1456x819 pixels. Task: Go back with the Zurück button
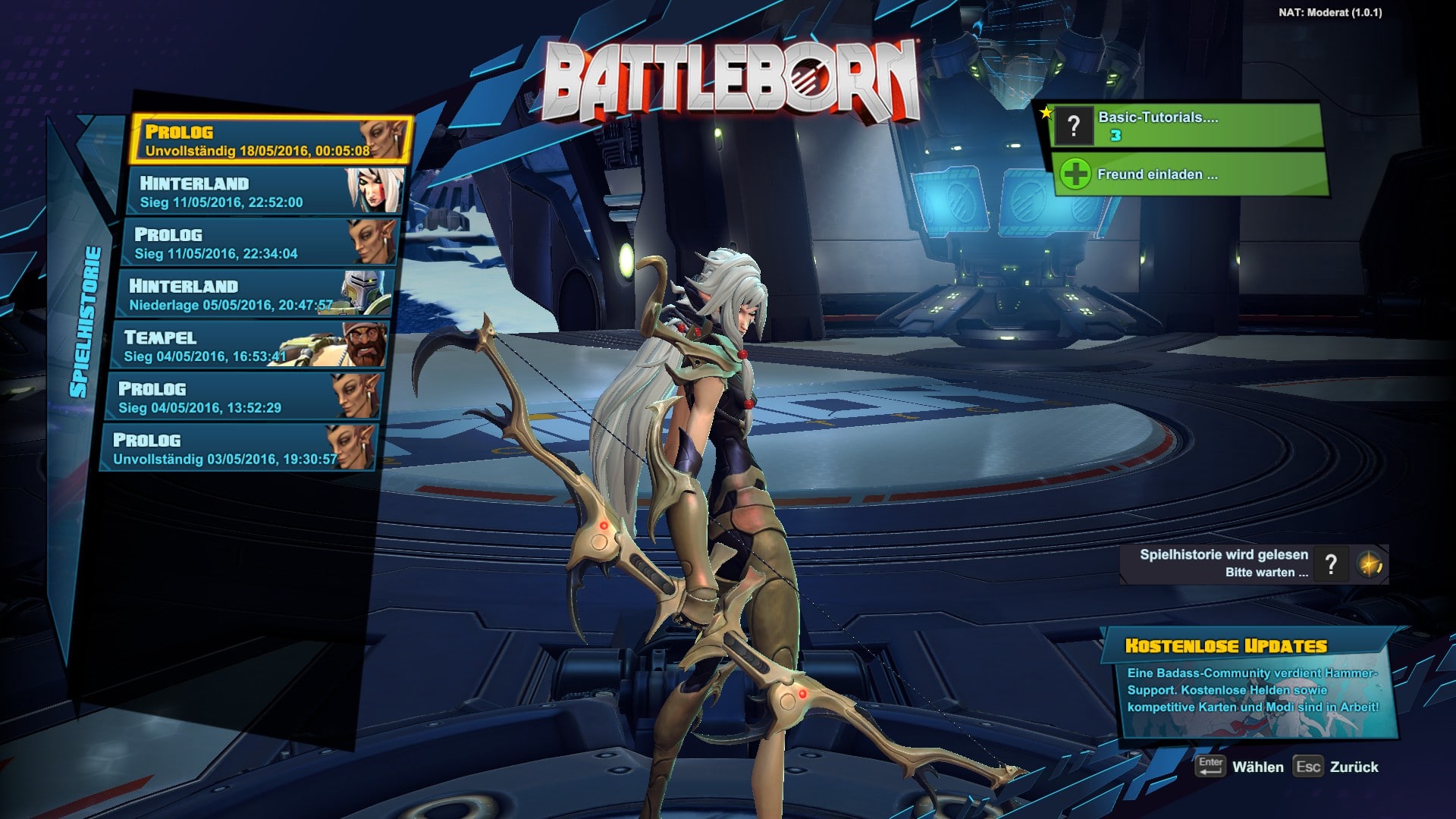[x=1337, y=767]
